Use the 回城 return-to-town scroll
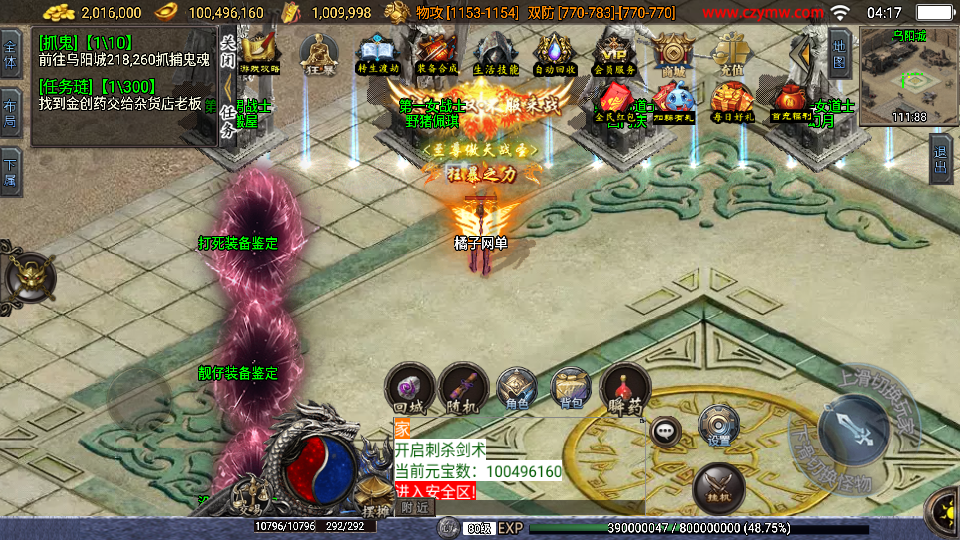The width and height of the screenshot is (960, 540). point(410,389)
